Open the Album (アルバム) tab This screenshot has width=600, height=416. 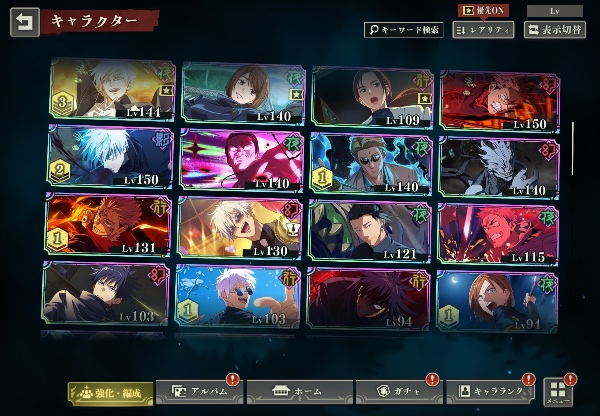tap(197, 391)
